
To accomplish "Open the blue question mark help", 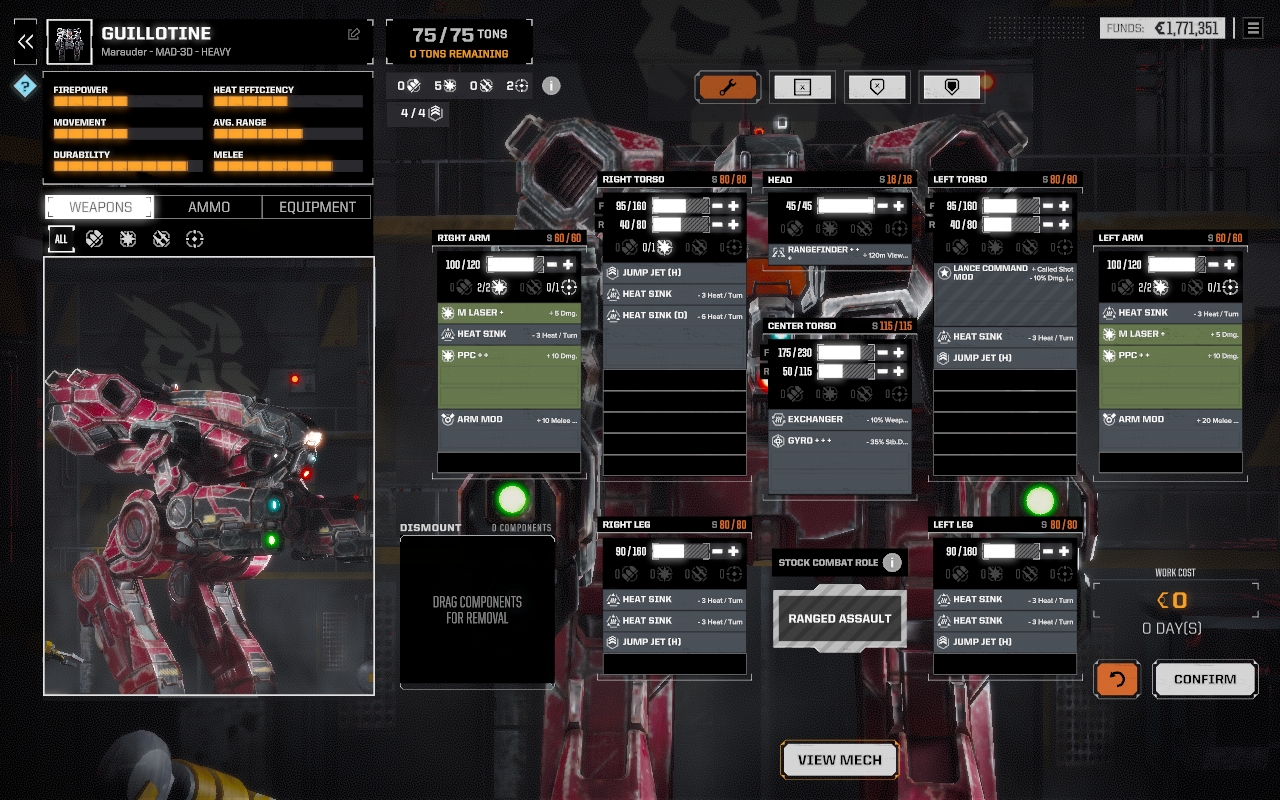I will click(25, 86).
